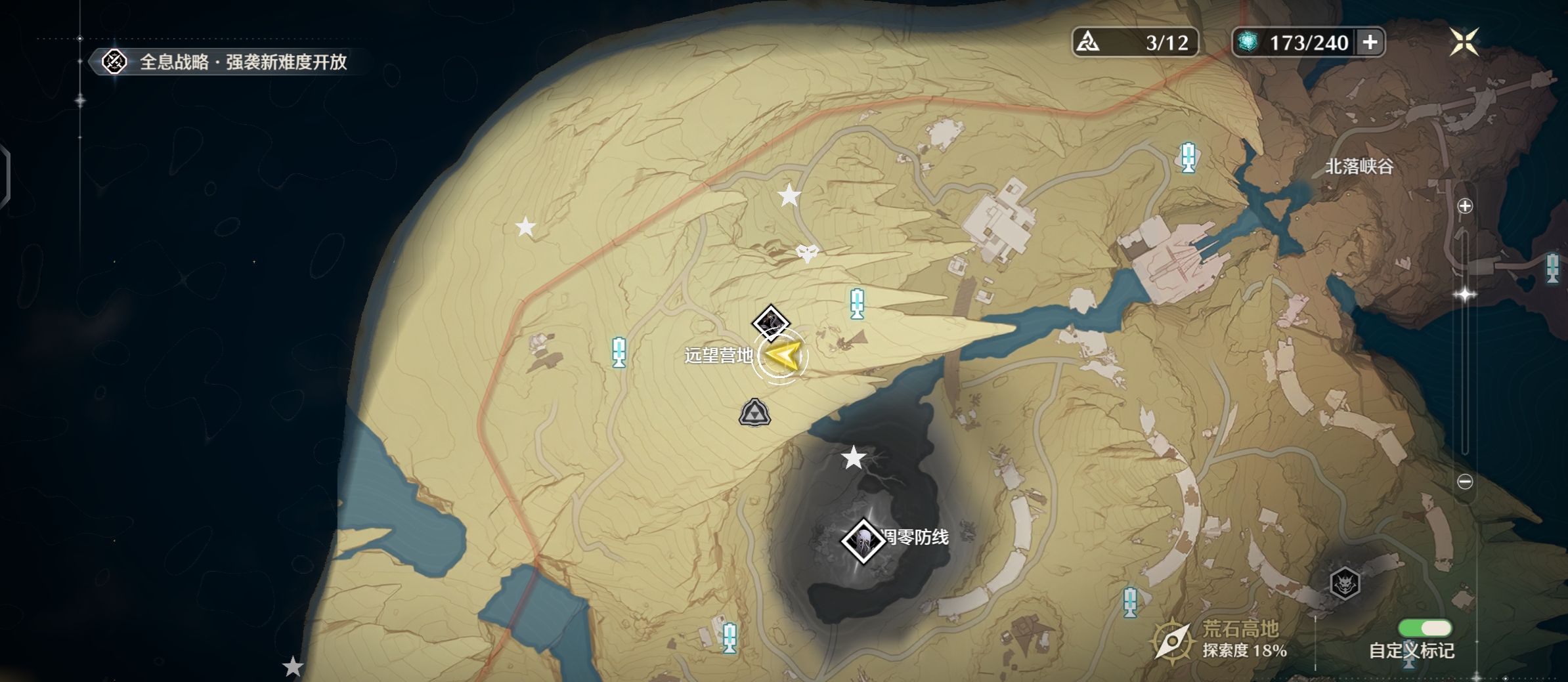This screenshot has height=682, width=1568.
Task: Open the diamond marker above 远望营地
Action: [770, 323]
